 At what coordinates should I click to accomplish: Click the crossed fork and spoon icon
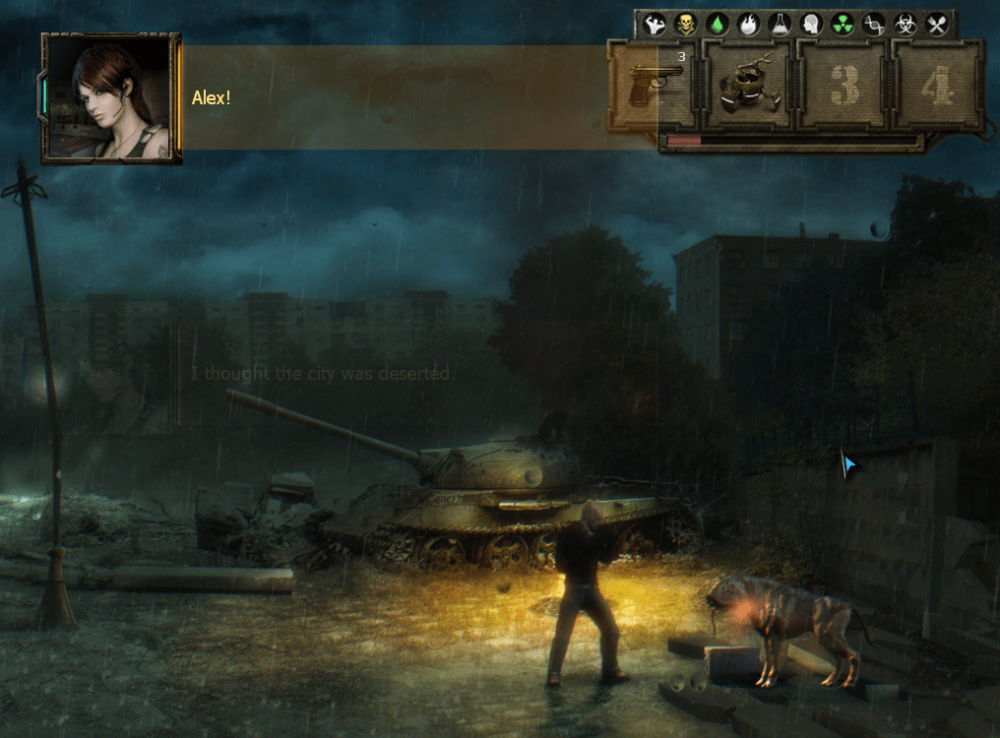pyautogui.click(x=936, y=24)
